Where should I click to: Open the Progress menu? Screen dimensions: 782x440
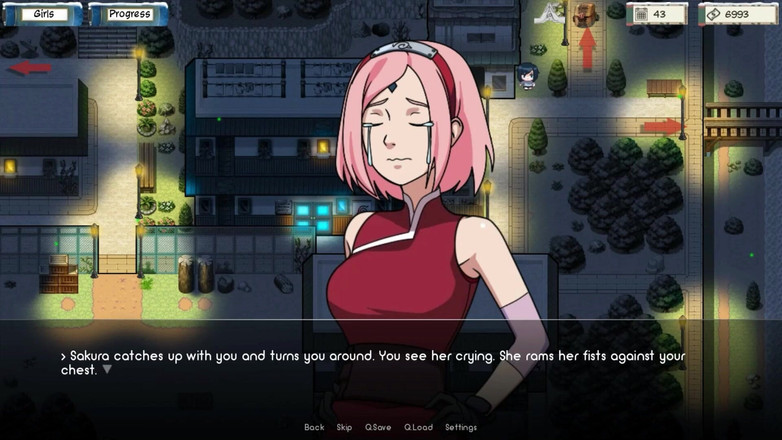[x=129, y=14]
